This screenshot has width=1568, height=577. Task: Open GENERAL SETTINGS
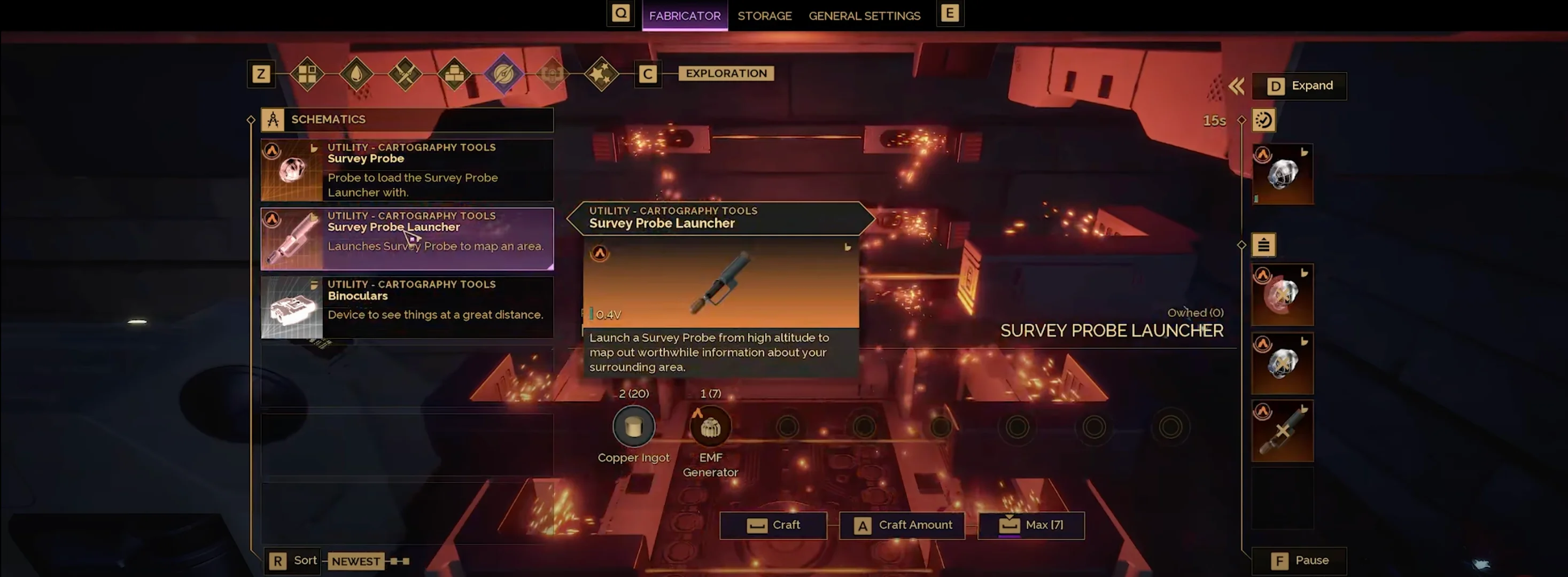[x=864, y=15]
